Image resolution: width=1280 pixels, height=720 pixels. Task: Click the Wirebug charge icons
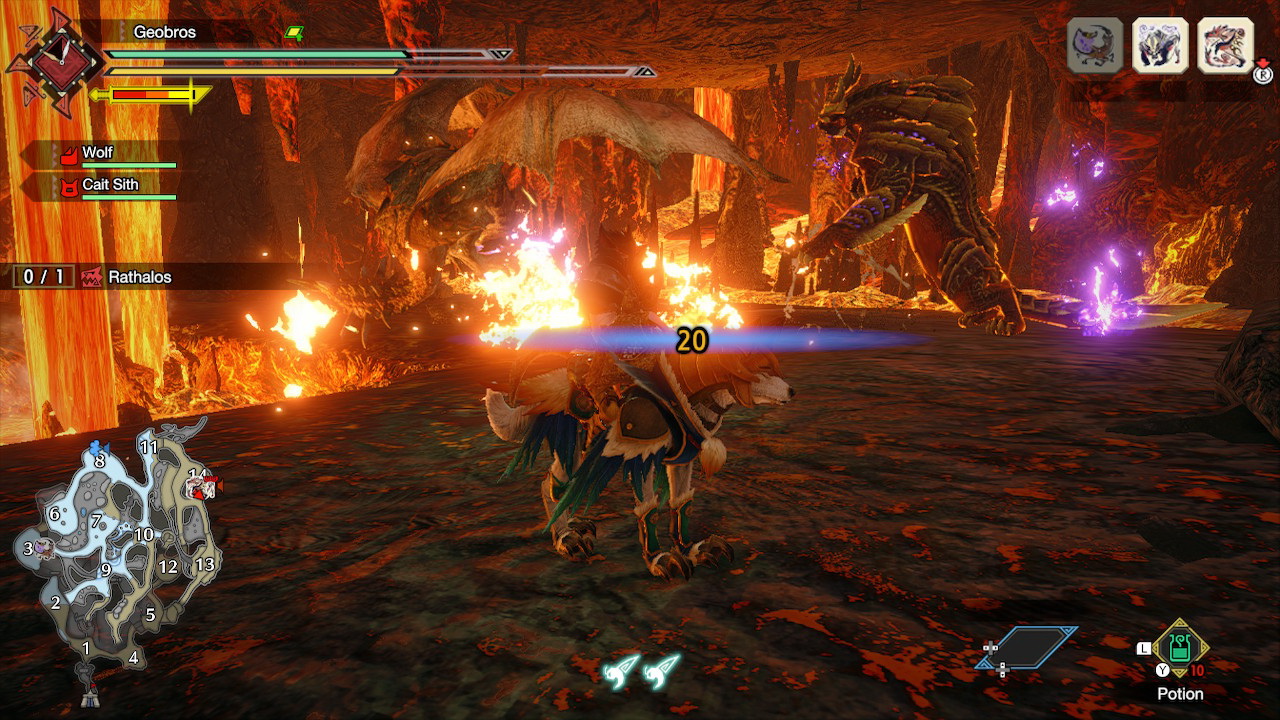pyautogui.click(x=641, y=669)
